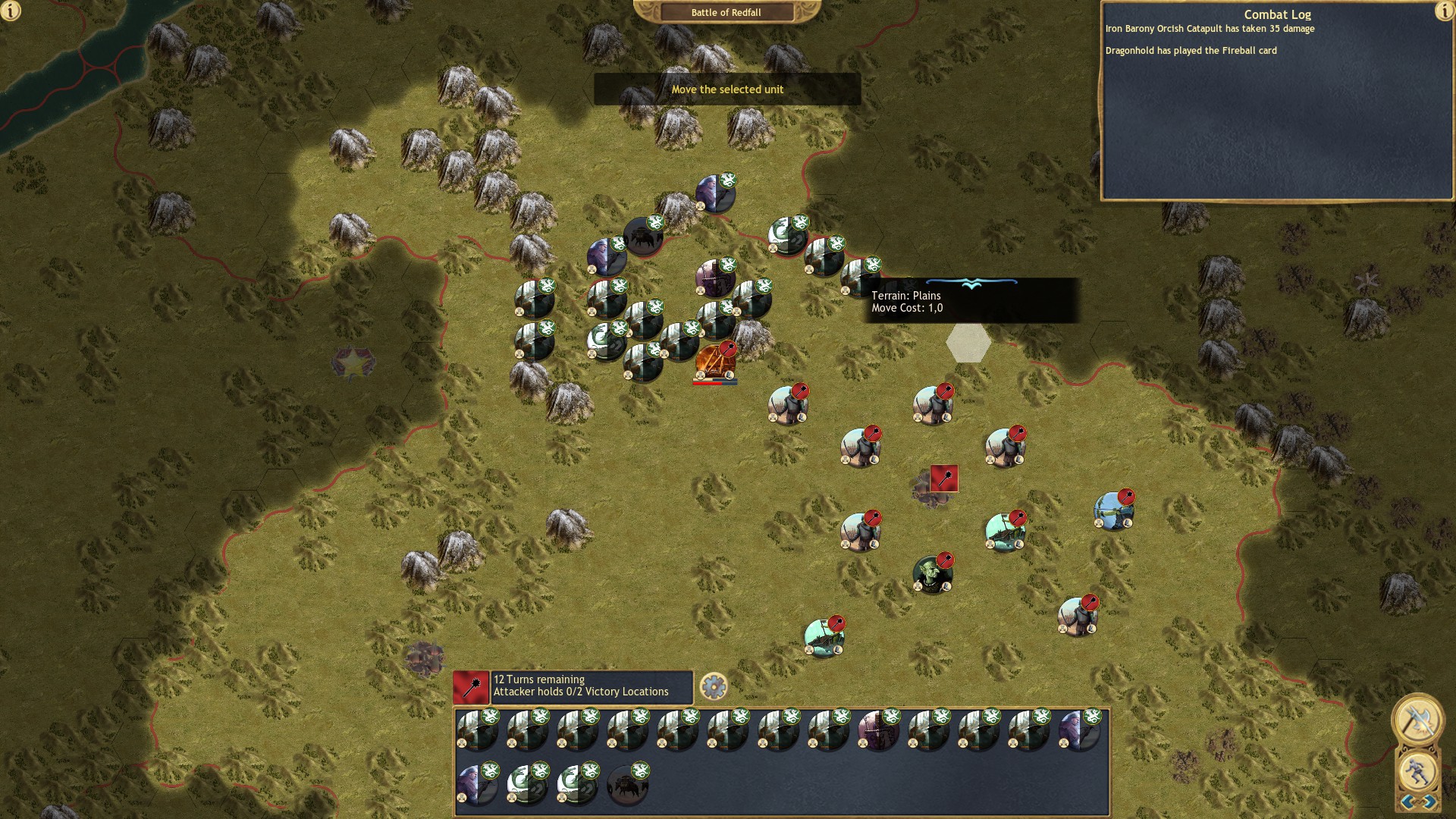This screenshot has width=1456, height=819.
Task: Select the pack mule unit in roster
Action: tap(627, 783)
